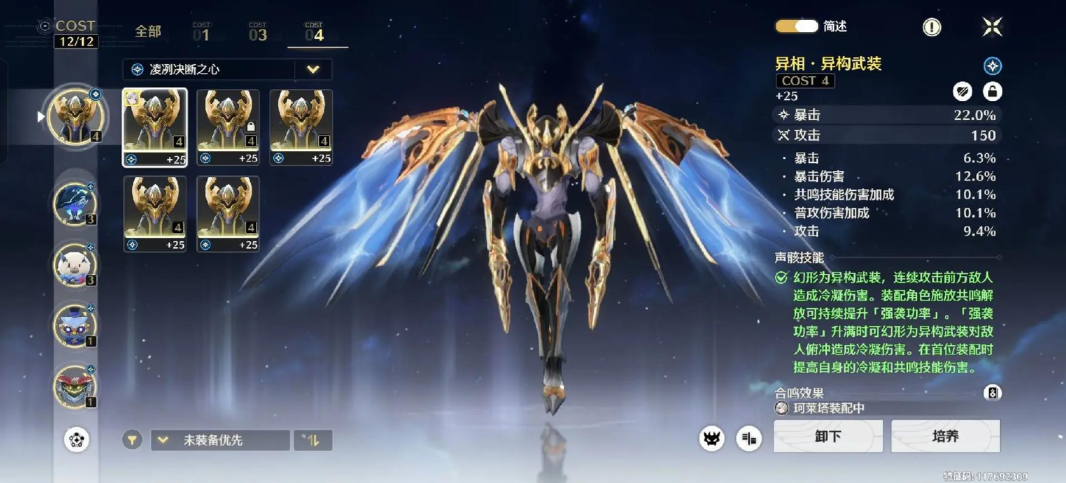Open the 未装备优先 sort dropdown
Screen dimensions: 1066x483
220,440
